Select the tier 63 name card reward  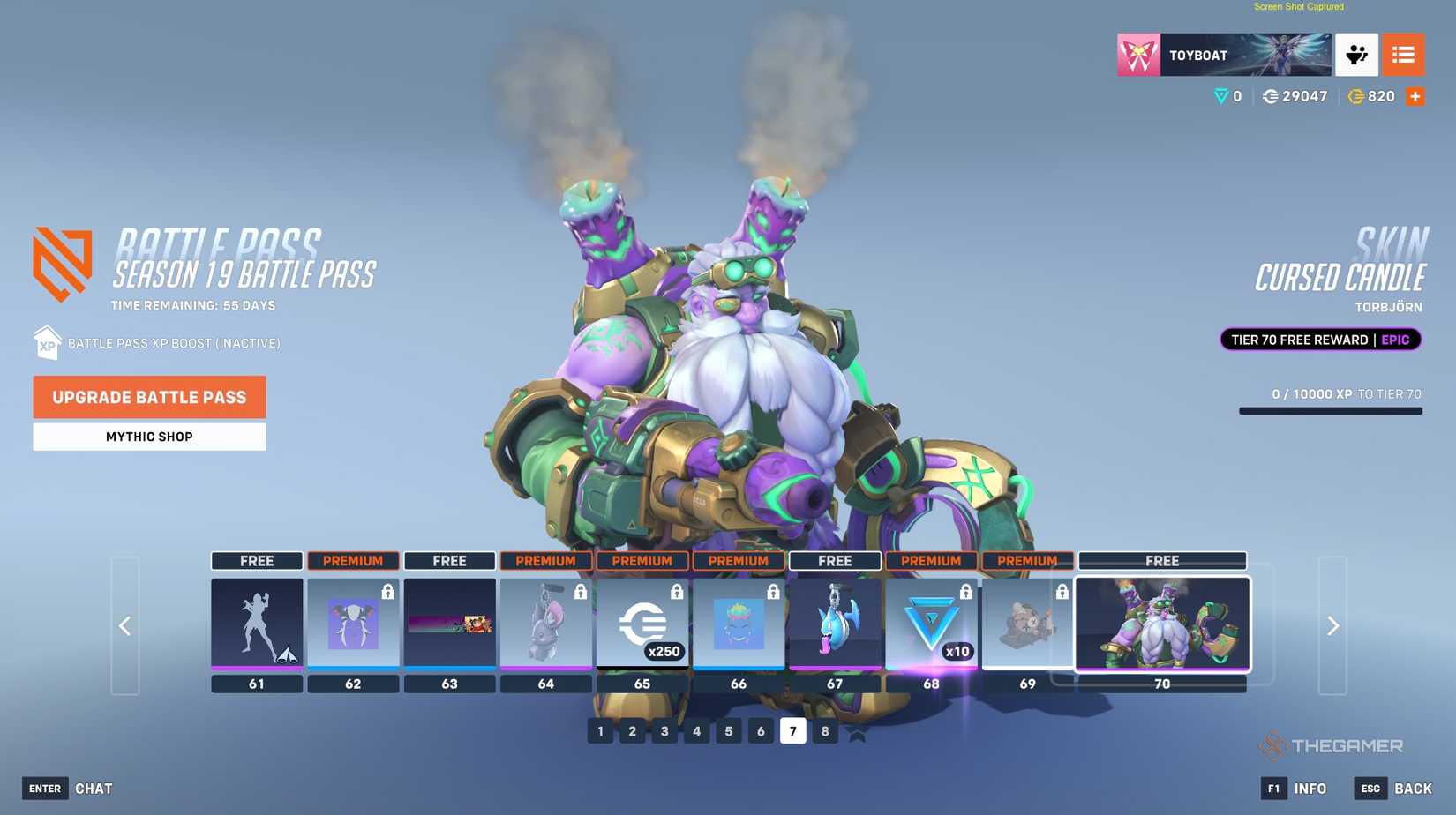tap(449, 624)
